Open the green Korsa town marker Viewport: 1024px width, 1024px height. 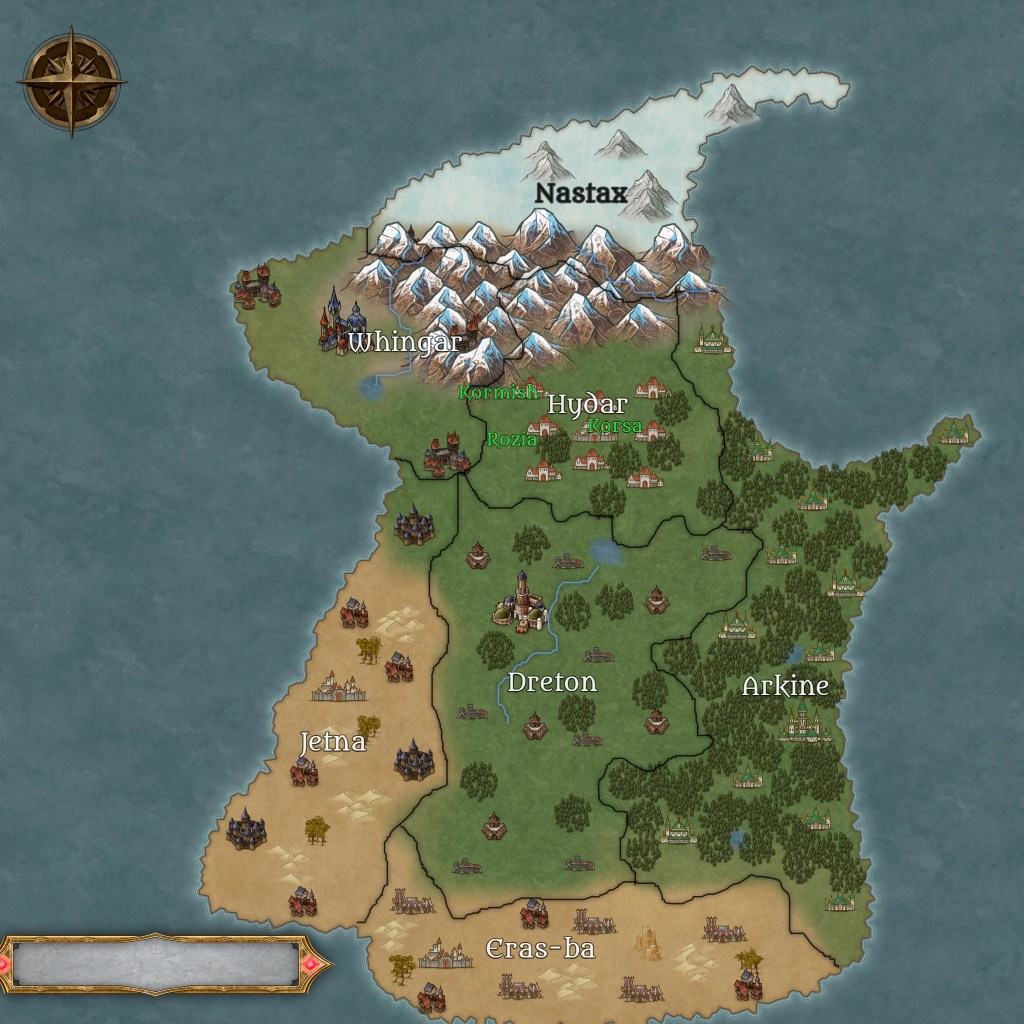click(x=615, y=426)
